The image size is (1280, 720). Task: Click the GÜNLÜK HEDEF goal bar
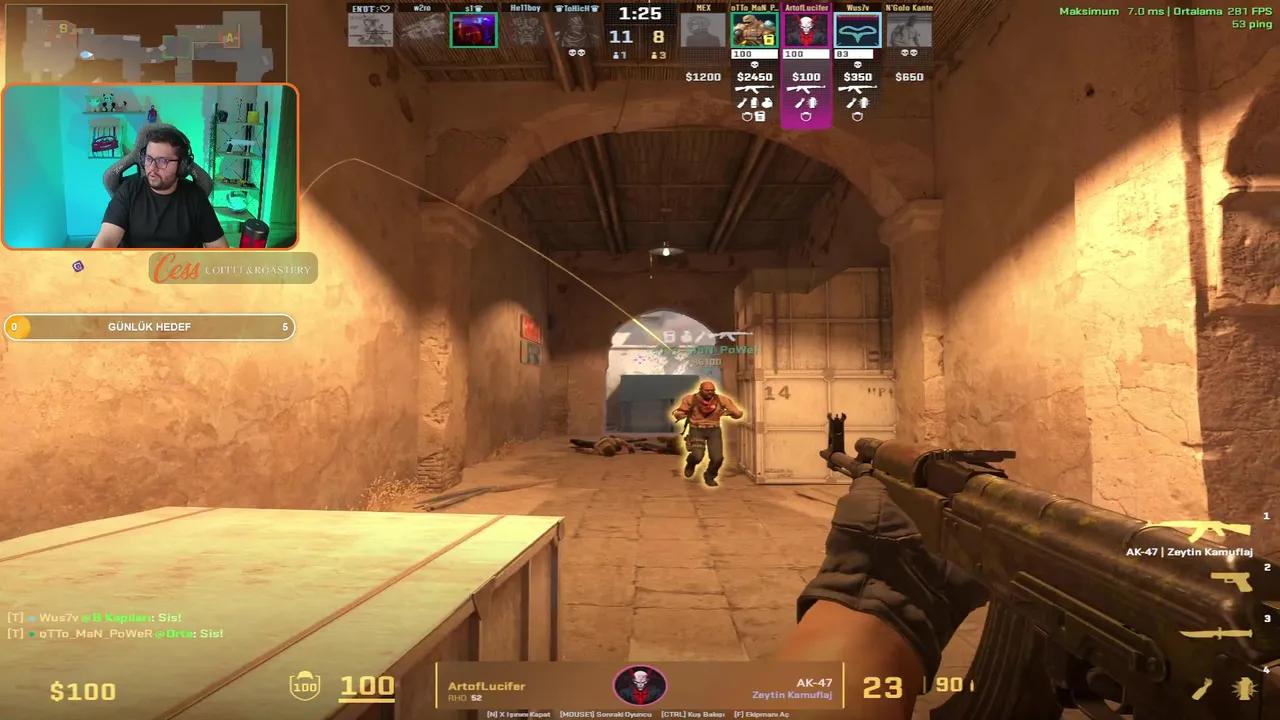pyautogui.click(x=150, y=327)
